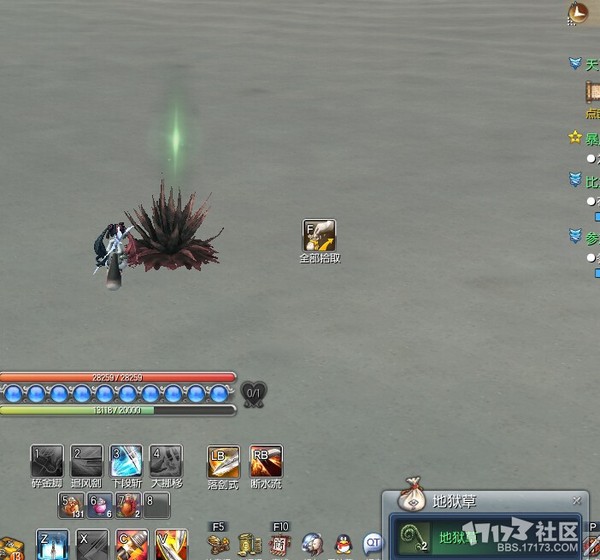Trigger the 下段斩 ice slash skill
Screen dimensions: 600x560
click(x=127, y=460)
